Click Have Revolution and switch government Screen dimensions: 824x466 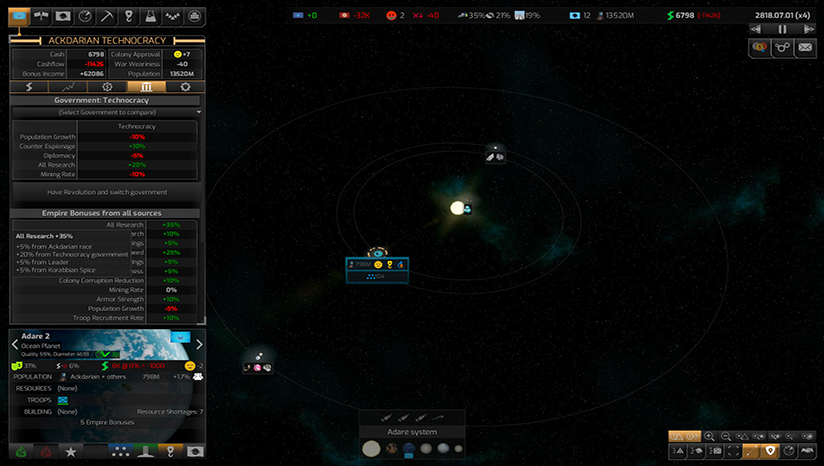105,192
